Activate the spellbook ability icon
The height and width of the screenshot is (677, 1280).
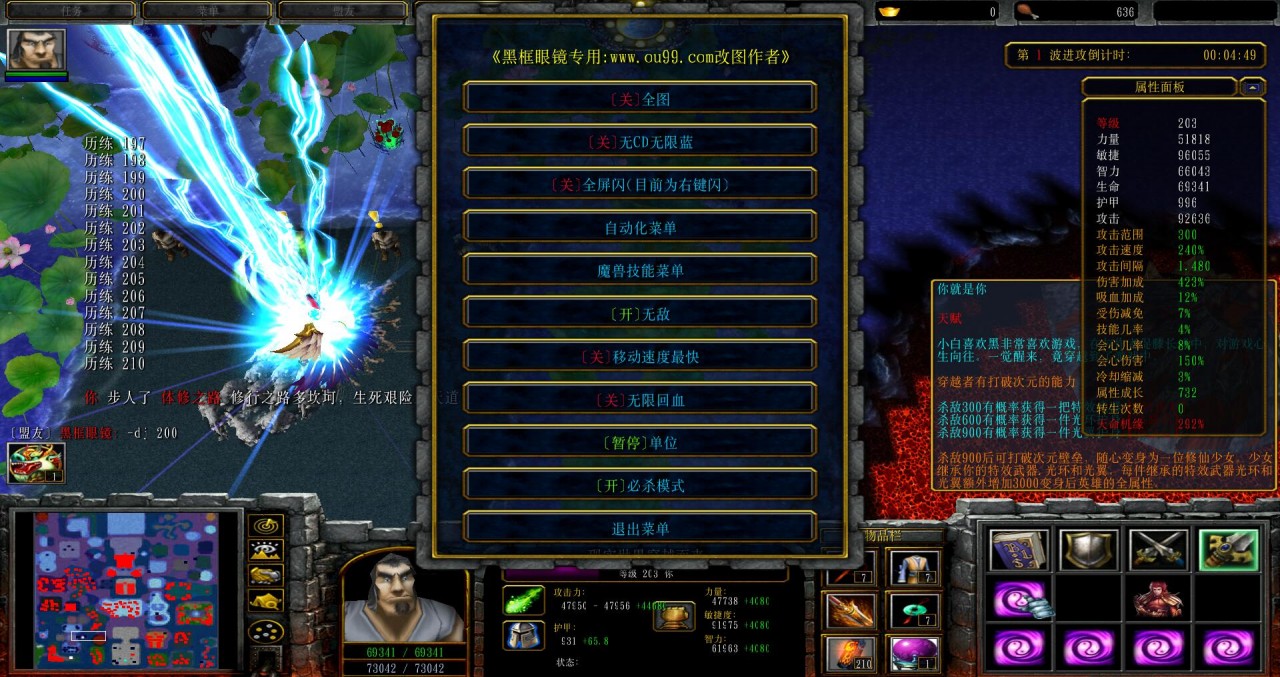tap(1020, 550)
